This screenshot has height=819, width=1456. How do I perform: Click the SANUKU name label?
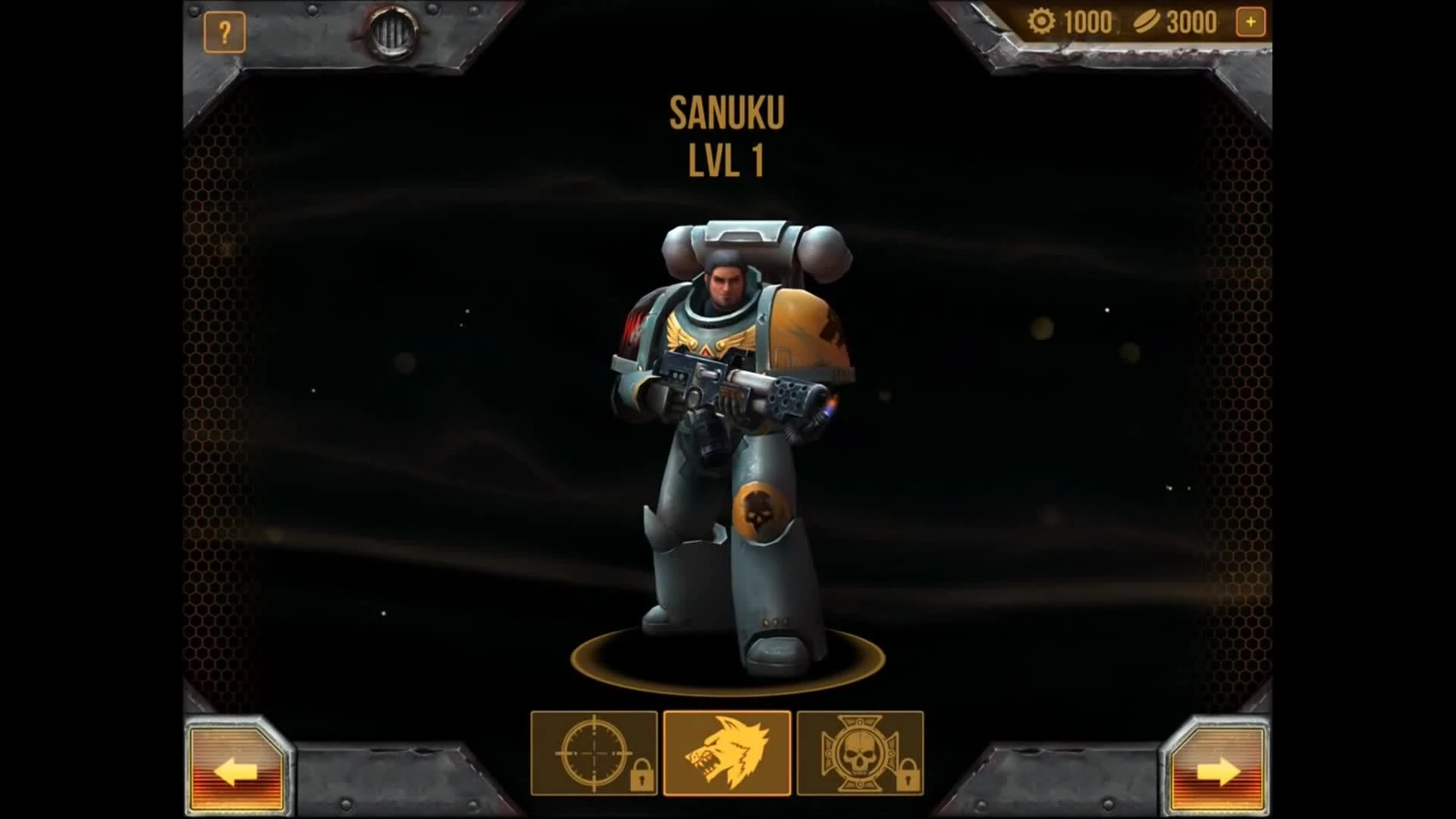pyautogui.click(x=727, y=112)
